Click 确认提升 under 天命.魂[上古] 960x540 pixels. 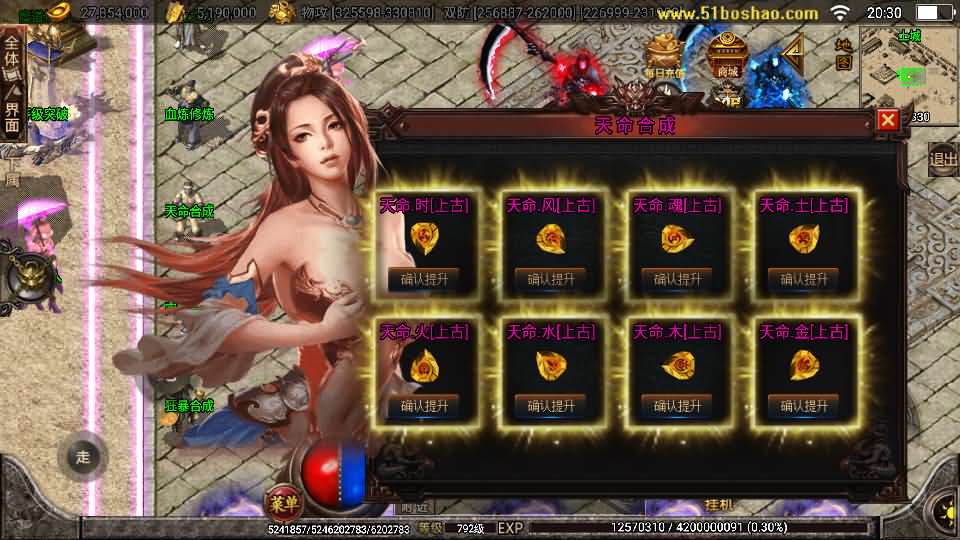[677, 279]
